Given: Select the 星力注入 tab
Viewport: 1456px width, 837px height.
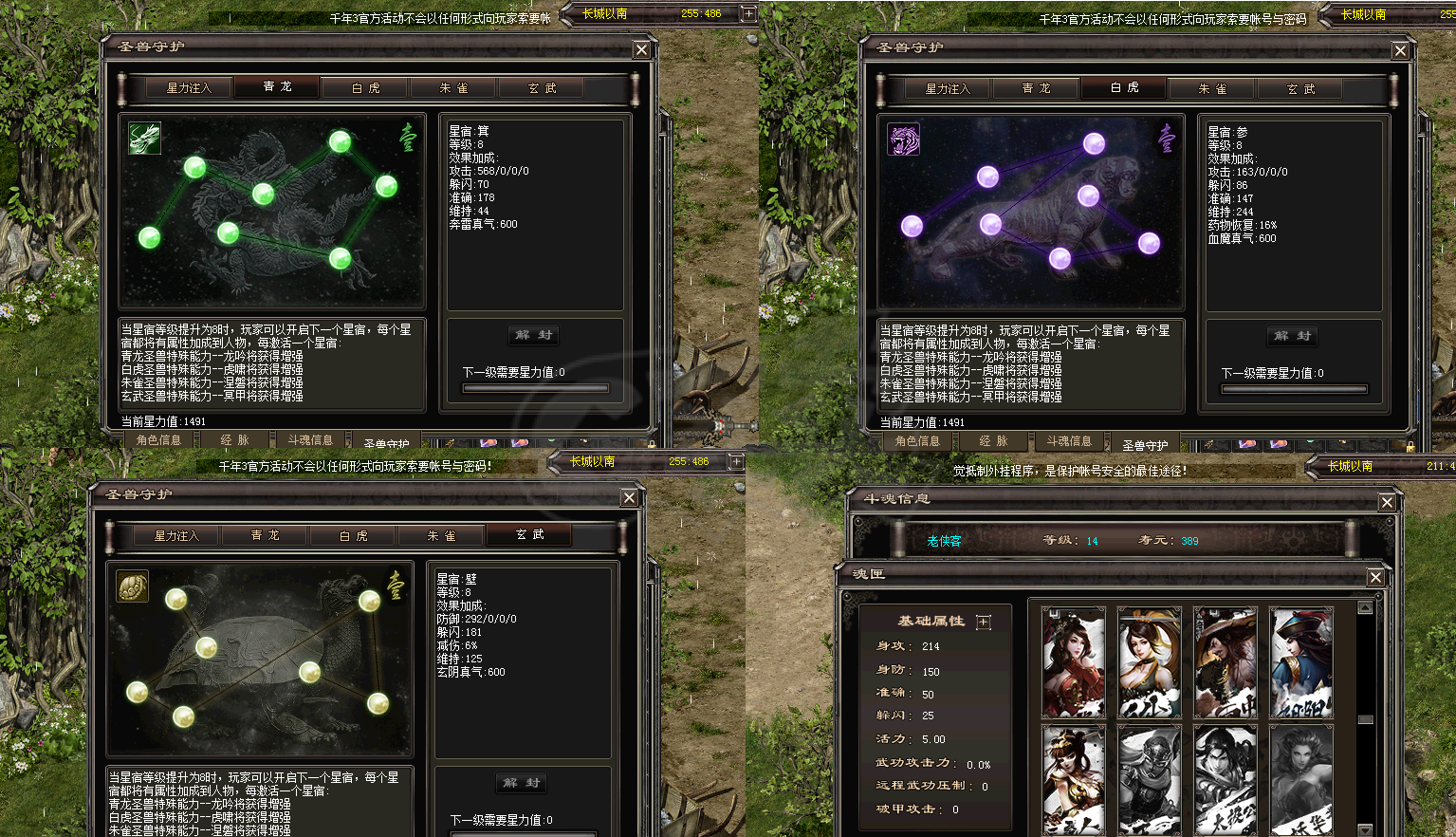Looking at the screenshot, I should point(187,86).
